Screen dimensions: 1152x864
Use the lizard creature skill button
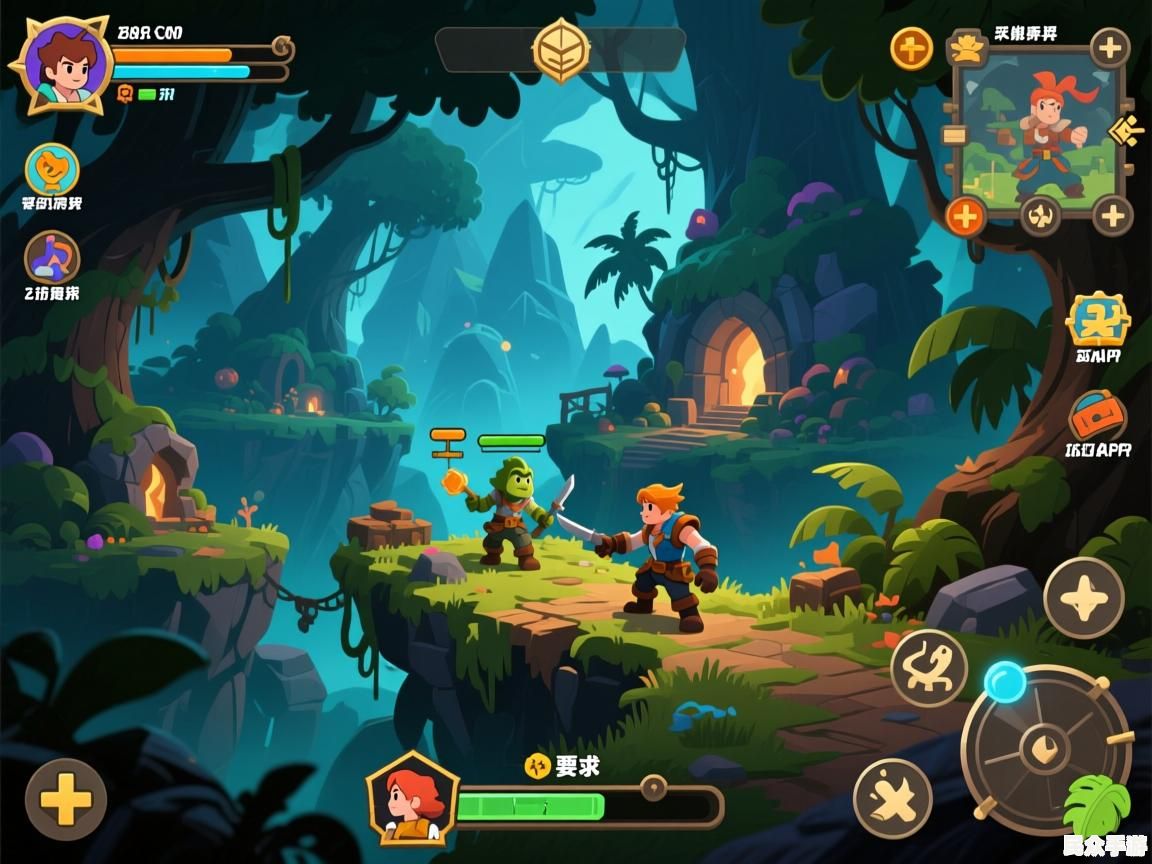point(929,668)
